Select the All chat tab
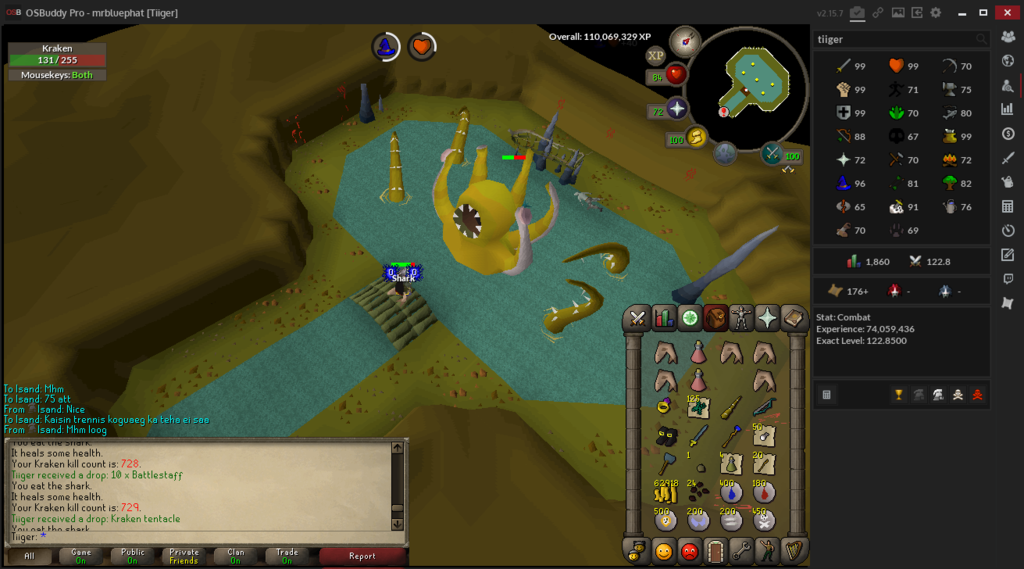The height and width of the screenshot is (569, 1024). point(30,556)
